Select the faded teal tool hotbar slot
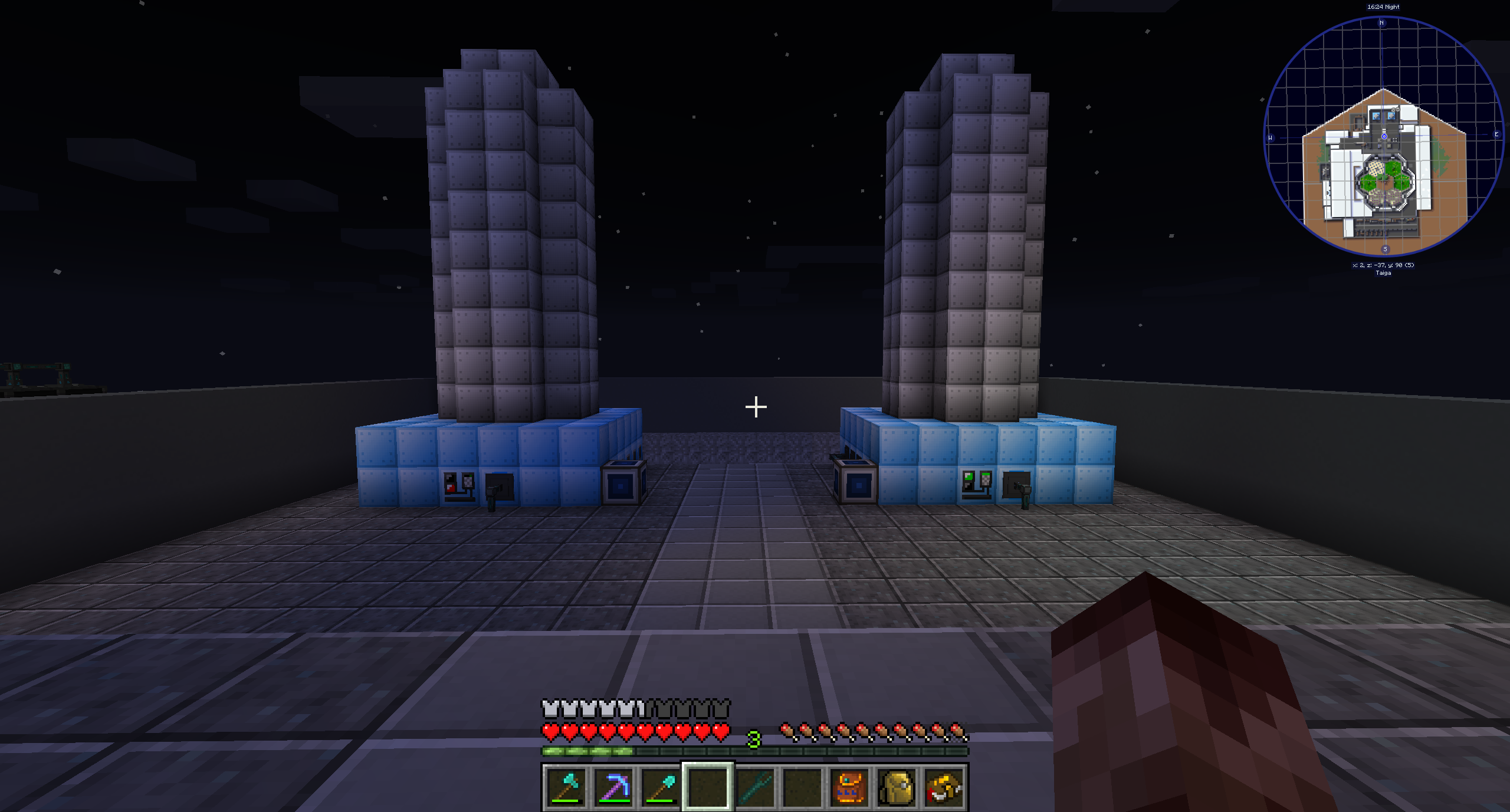The image size is (1510, 812). click(755, 787)
